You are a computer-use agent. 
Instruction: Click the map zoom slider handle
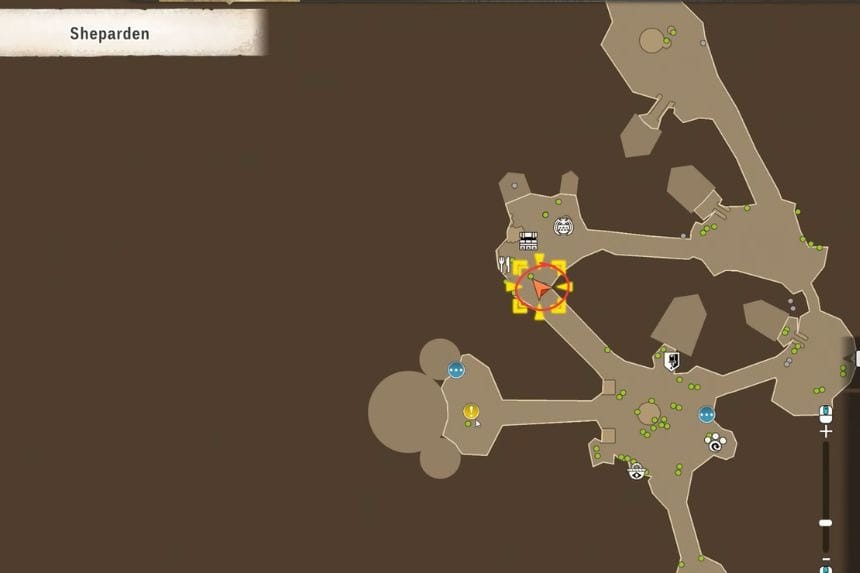pyautogui.click(x=825, y=522)
